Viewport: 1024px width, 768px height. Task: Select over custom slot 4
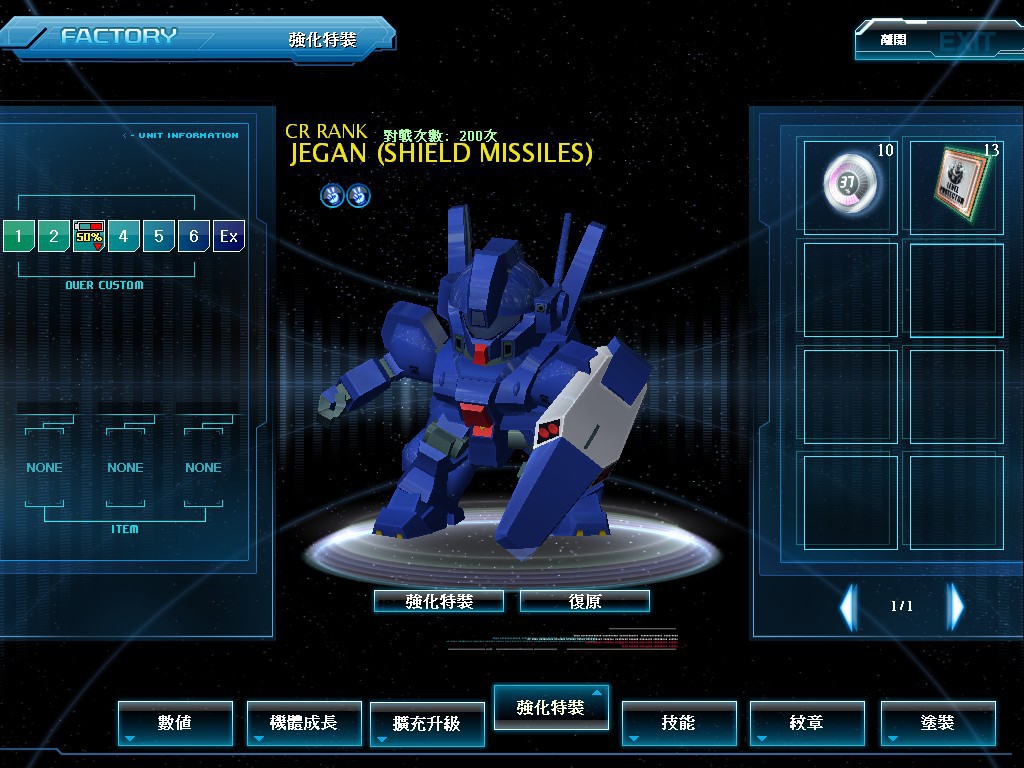point(124,236)
